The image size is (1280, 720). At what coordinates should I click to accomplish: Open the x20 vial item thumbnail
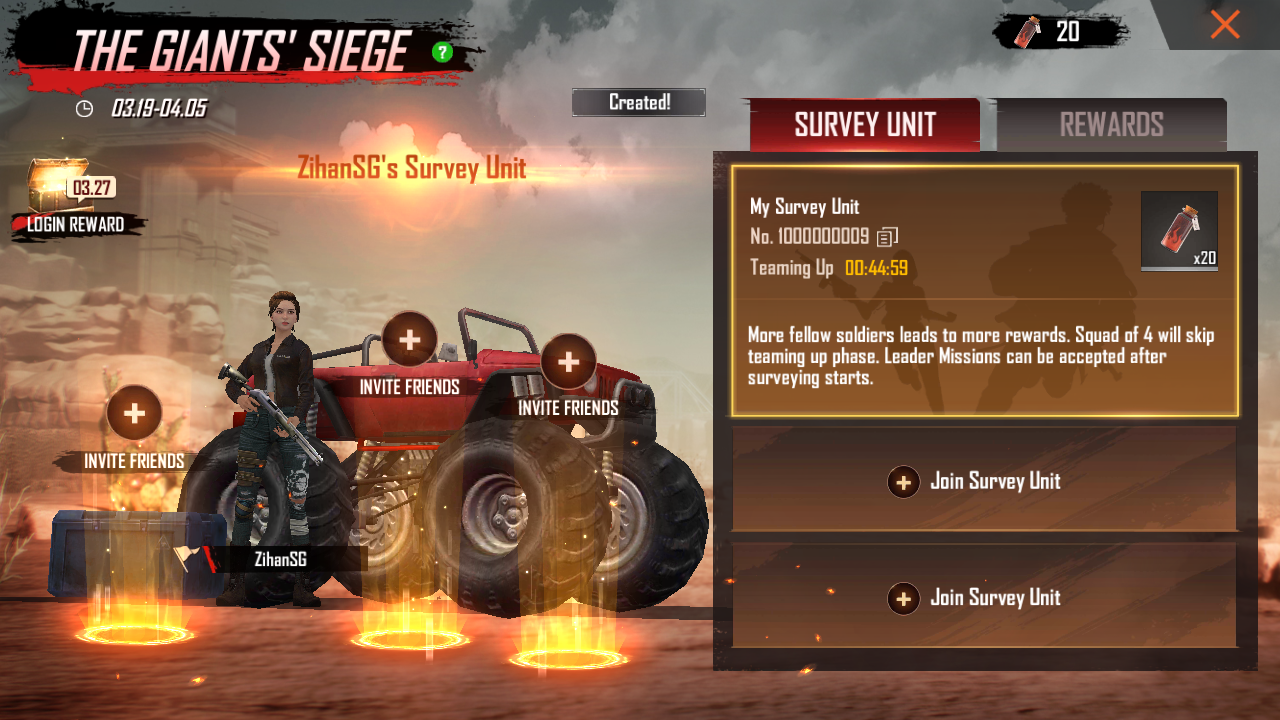pyautogui.click(x=1178, y=230)
